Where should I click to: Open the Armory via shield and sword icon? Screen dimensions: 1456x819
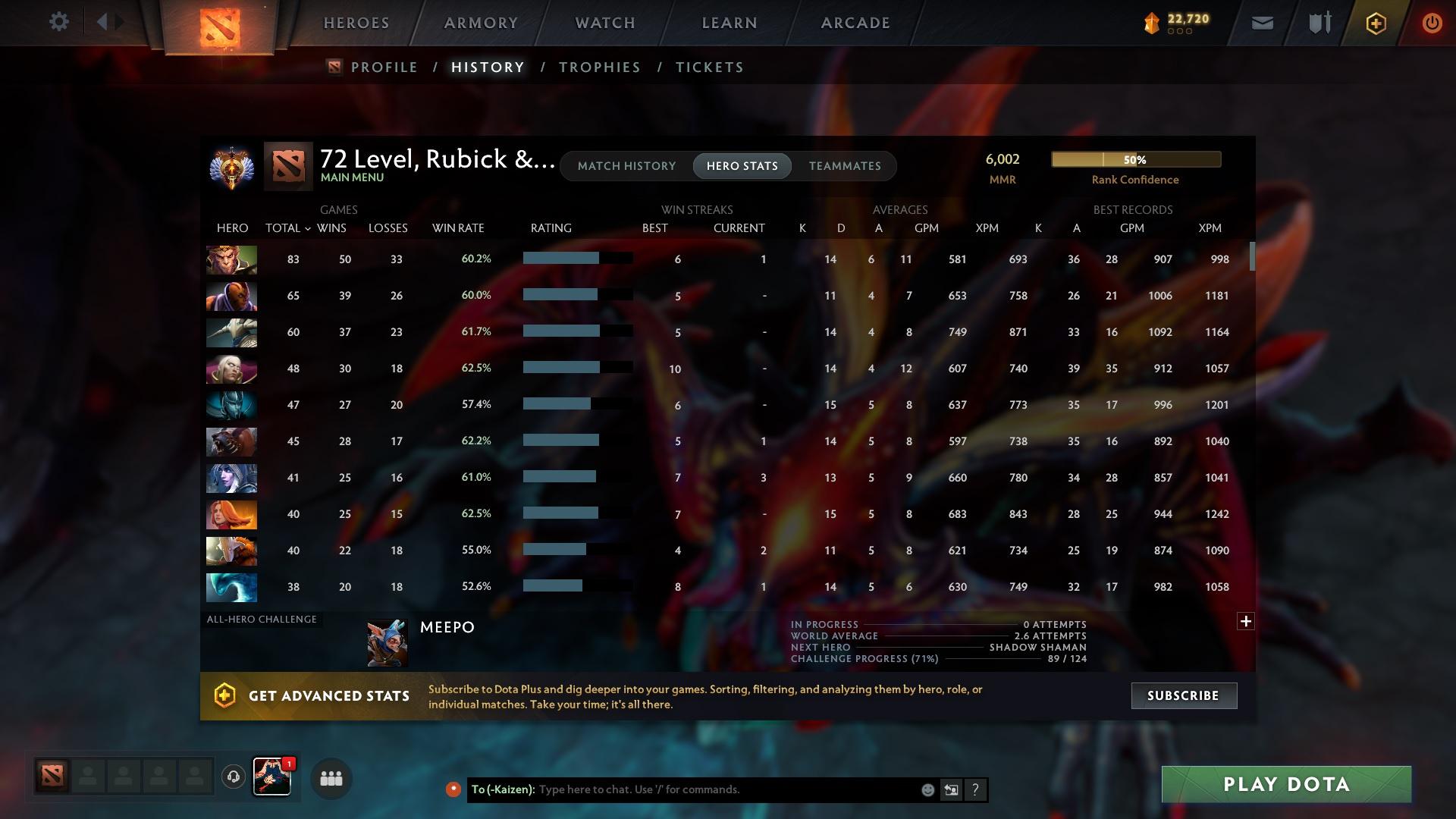[x=1318, y=23]
